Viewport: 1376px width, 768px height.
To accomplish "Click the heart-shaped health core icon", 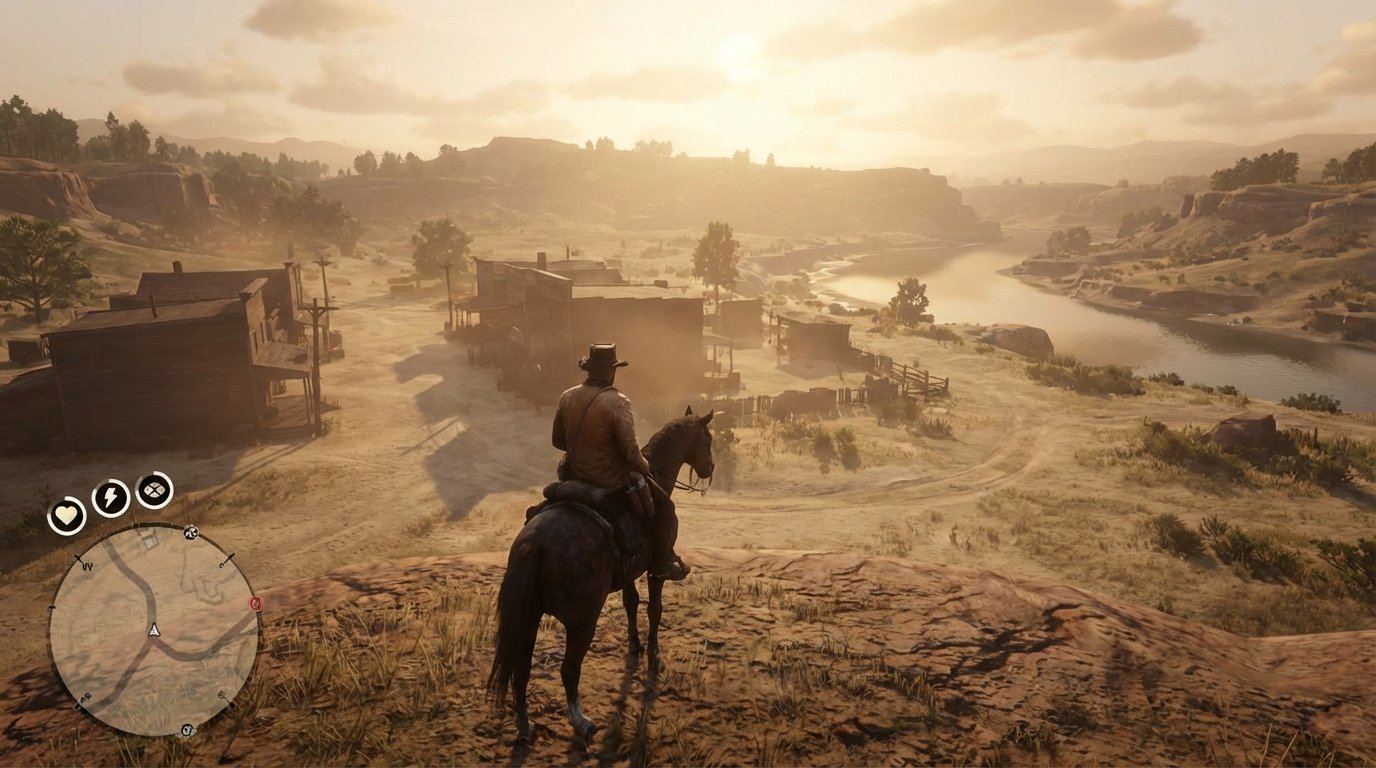I will click(66, 514).
